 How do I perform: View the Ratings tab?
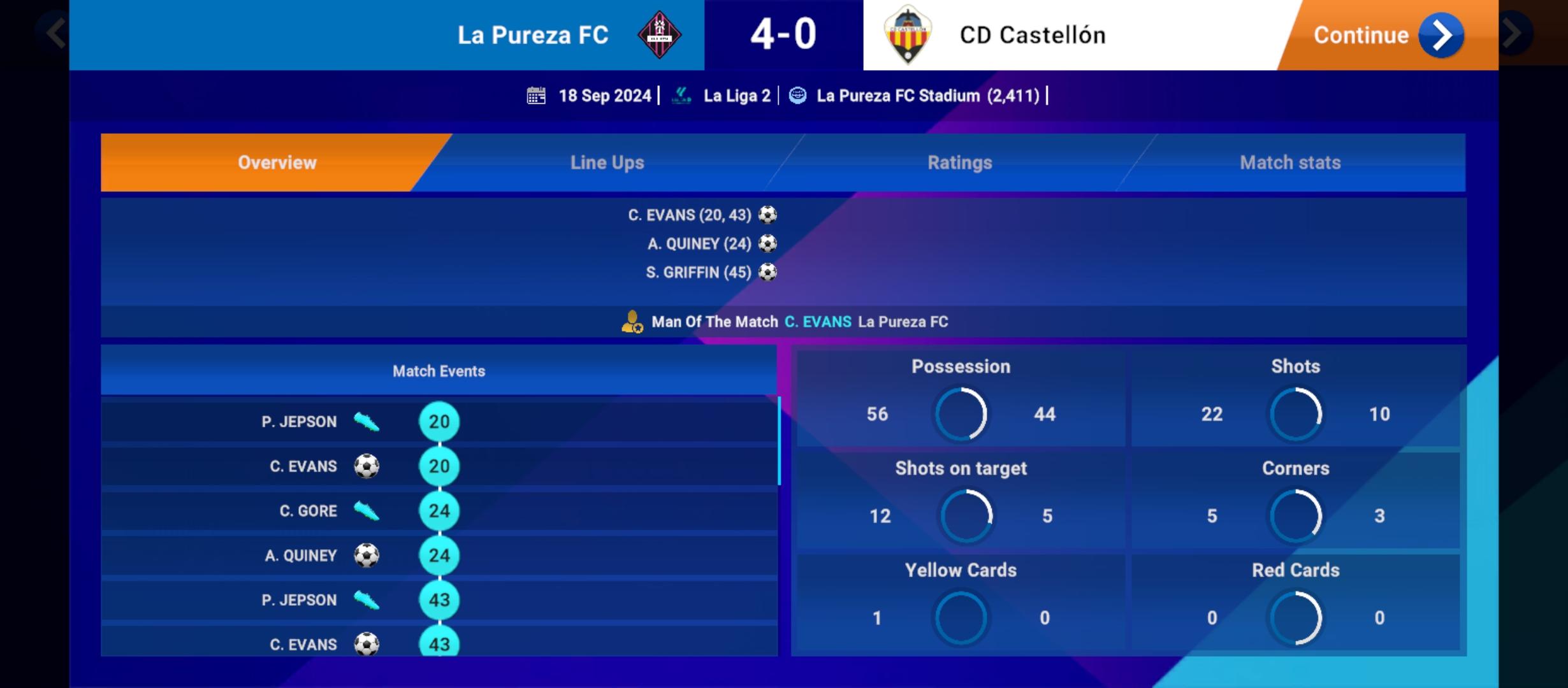(x=959, y=162)
